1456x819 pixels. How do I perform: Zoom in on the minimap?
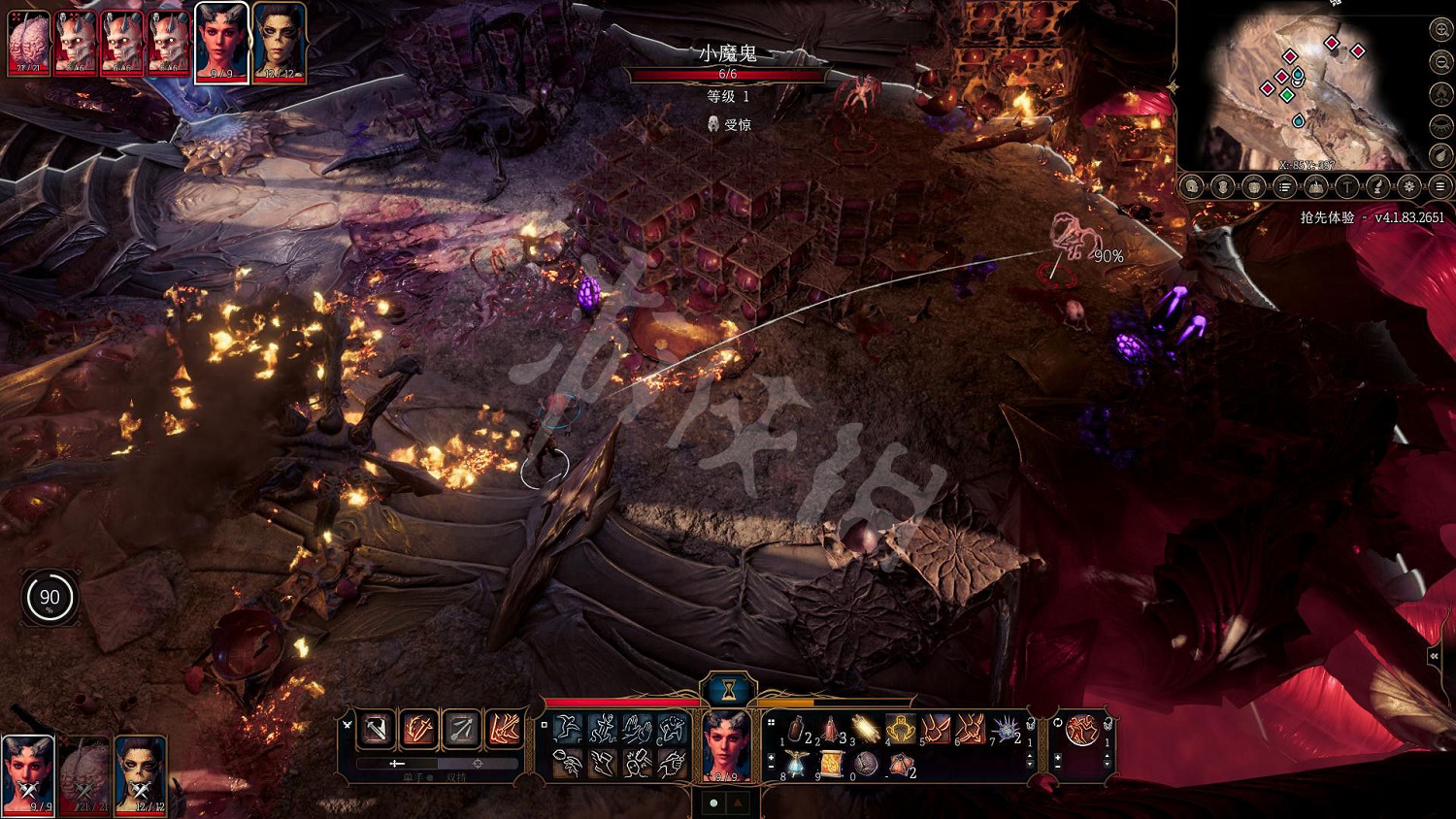tap(1440, 30)
